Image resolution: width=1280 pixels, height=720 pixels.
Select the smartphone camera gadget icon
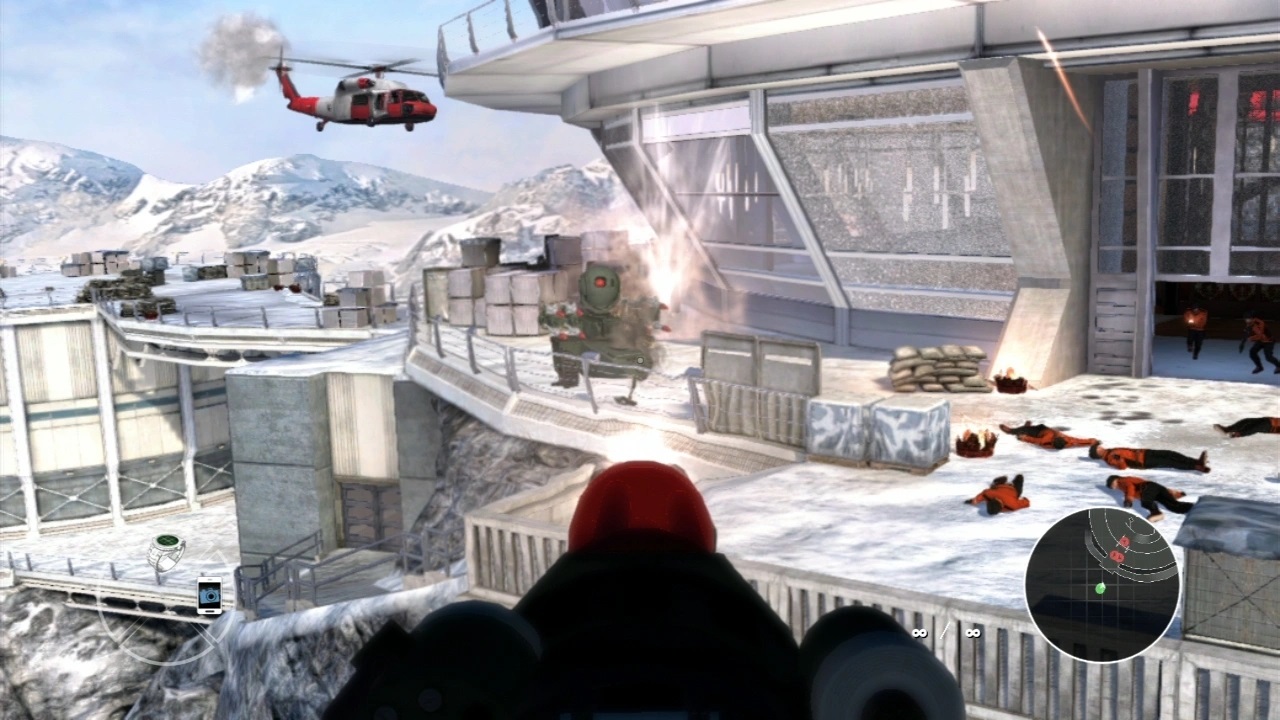[209, 595]
